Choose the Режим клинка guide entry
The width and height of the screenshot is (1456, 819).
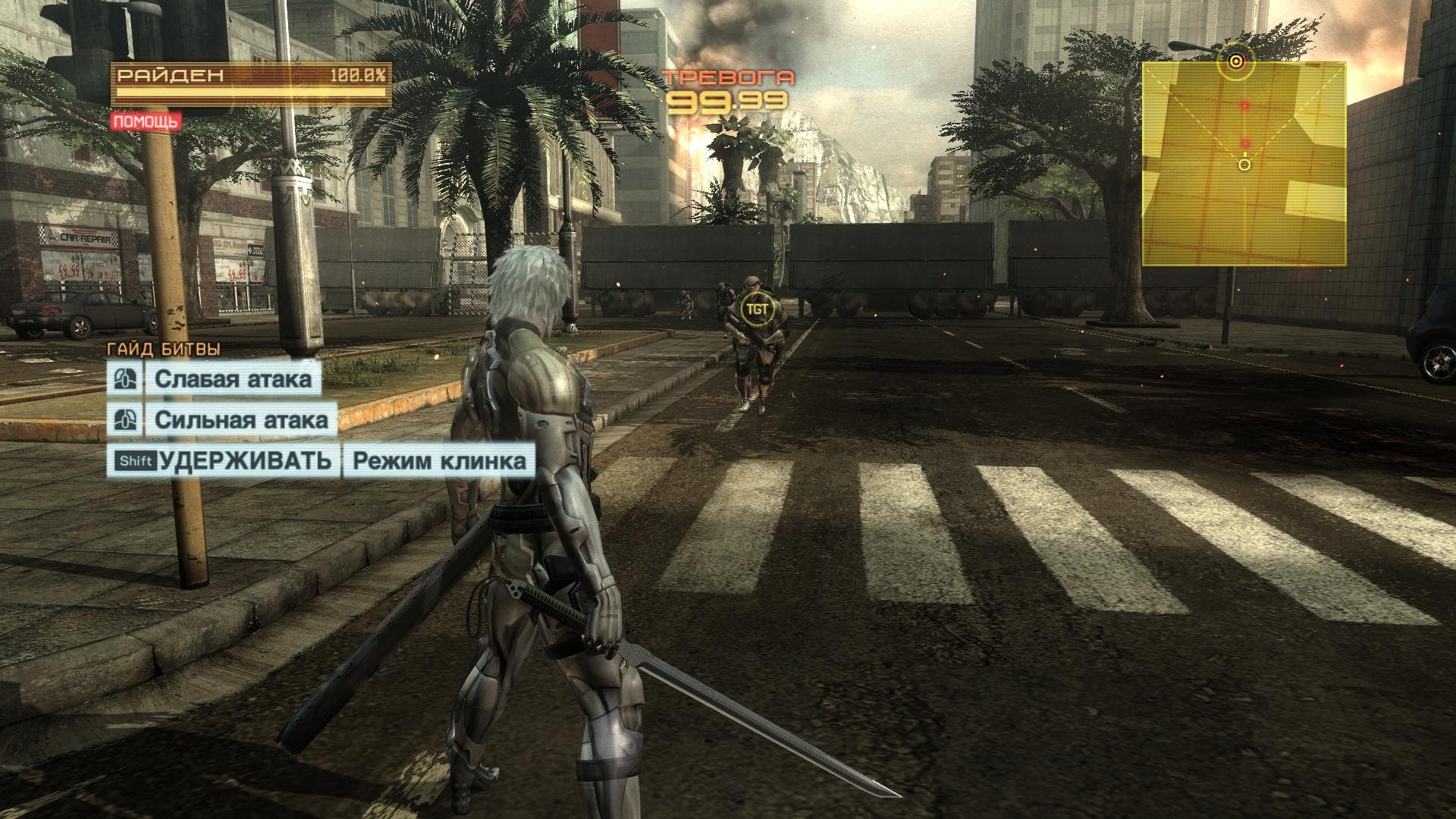439,460
